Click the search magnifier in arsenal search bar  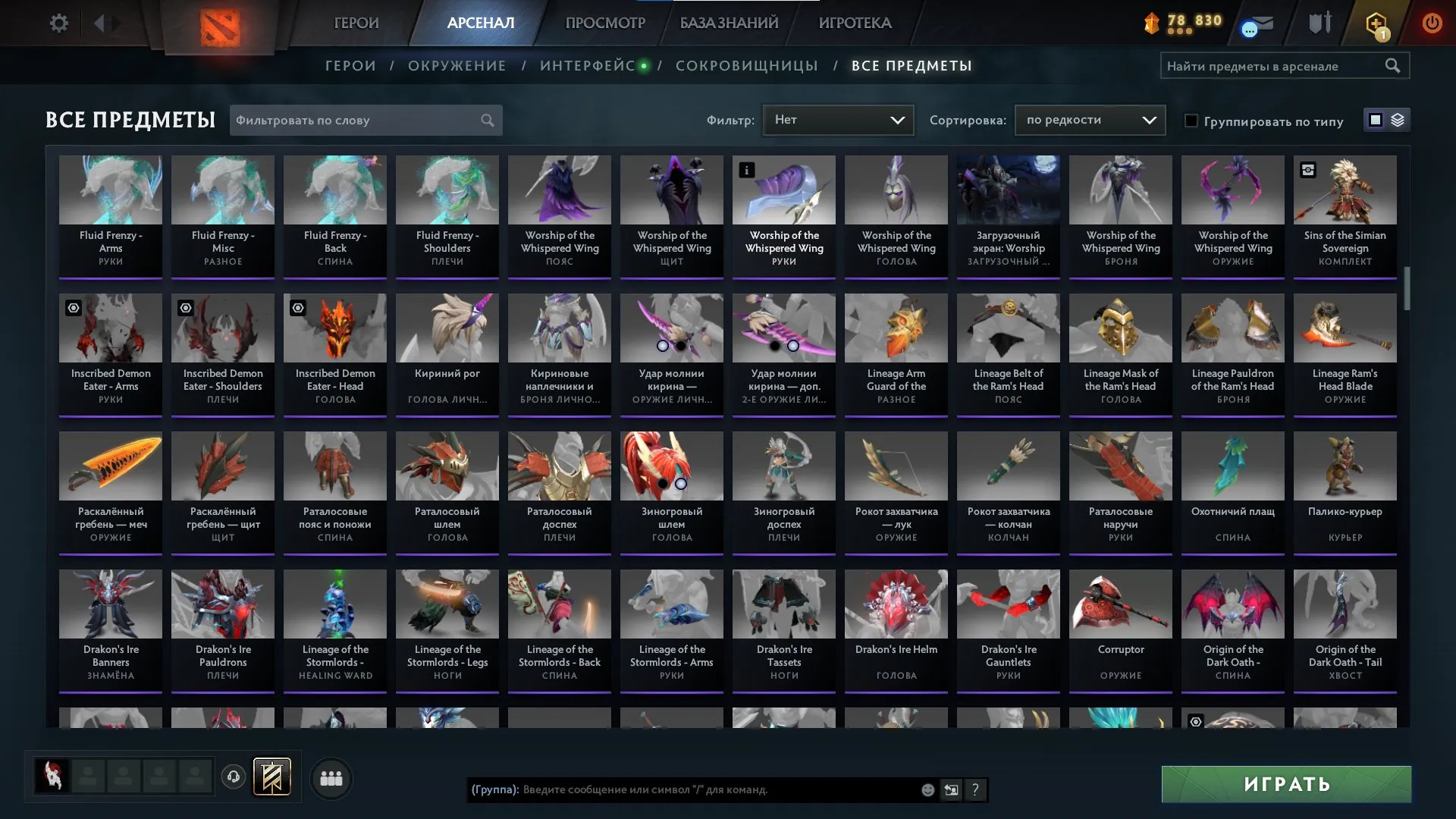coord(1394,65)
